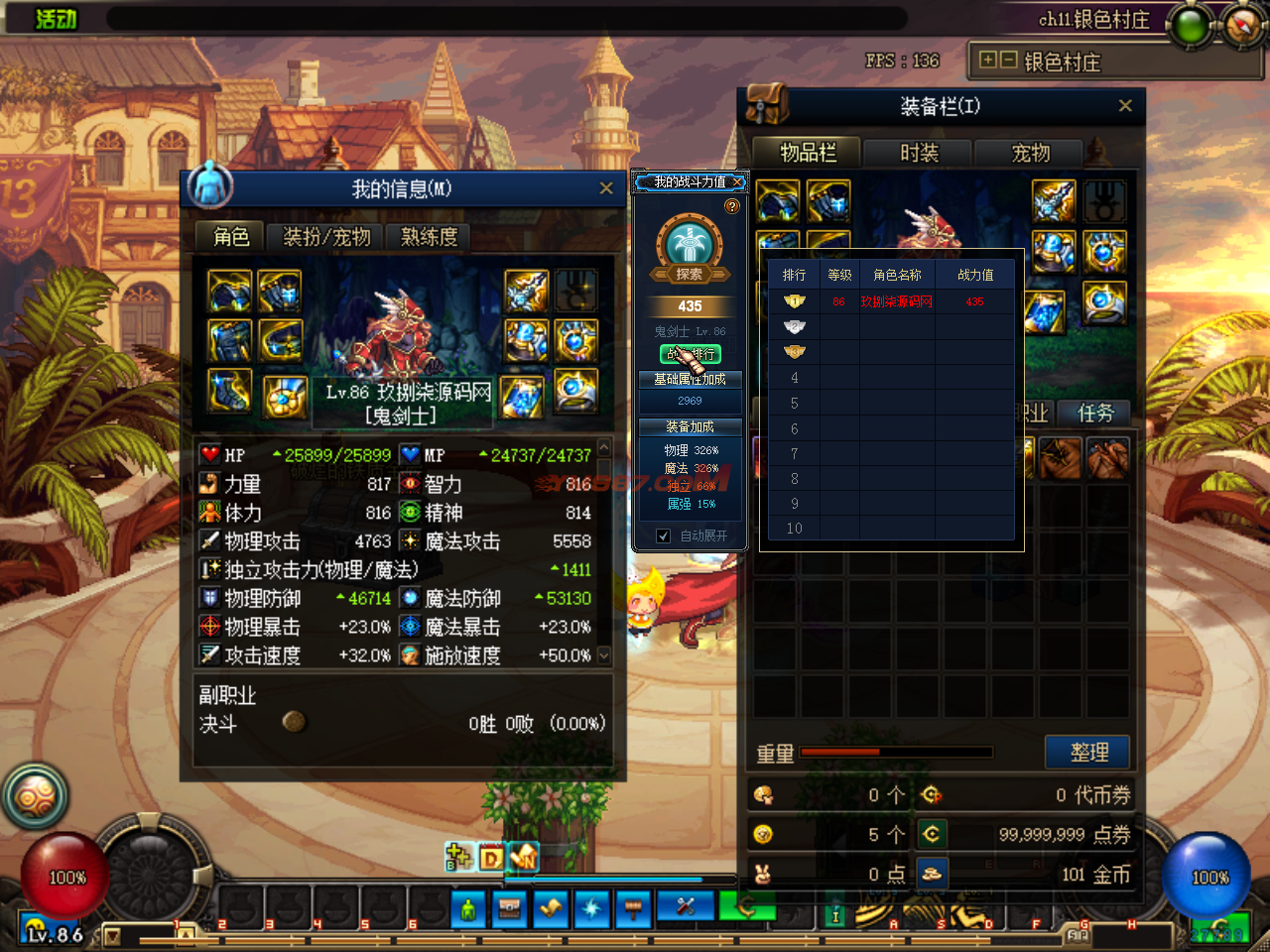Click the 银色村庄 location button
This screenshot has width=1270, height=952.
[x=1062, y=61]
